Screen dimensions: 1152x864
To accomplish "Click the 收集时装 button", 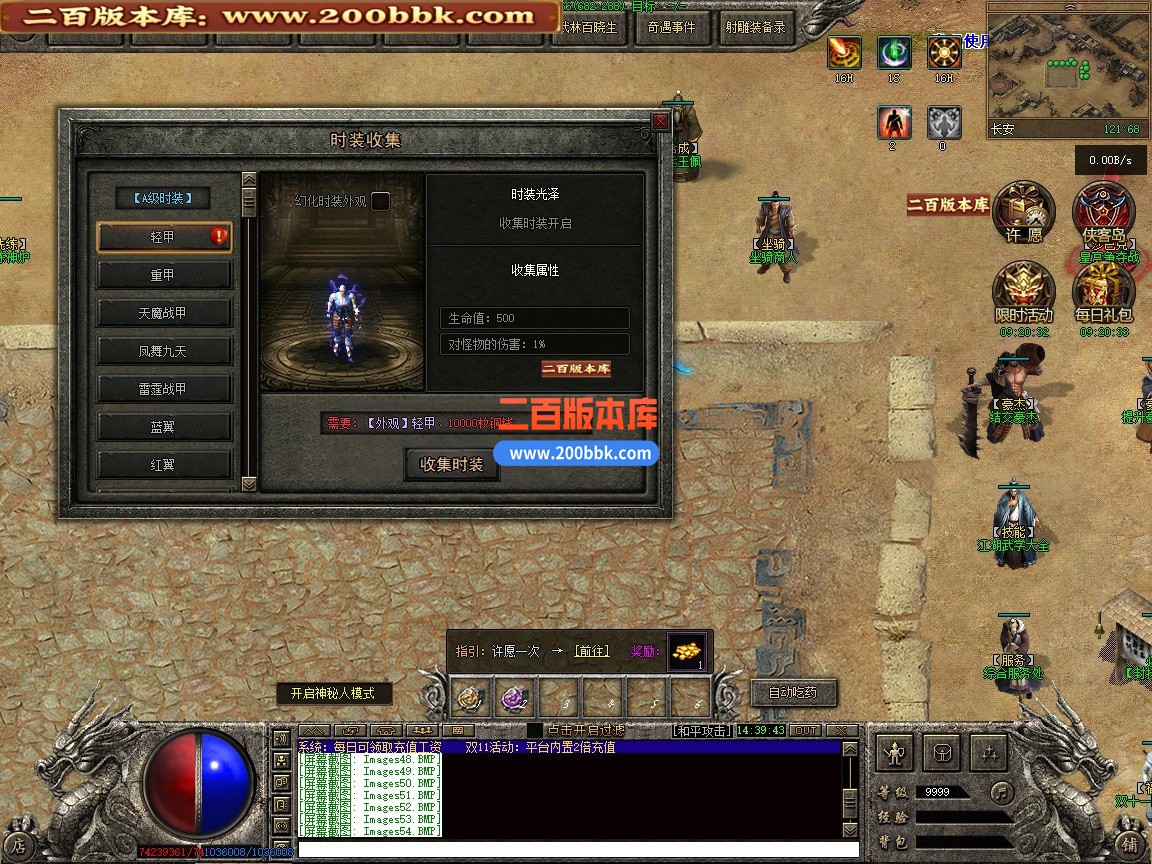I will click(x=452, y=465).
